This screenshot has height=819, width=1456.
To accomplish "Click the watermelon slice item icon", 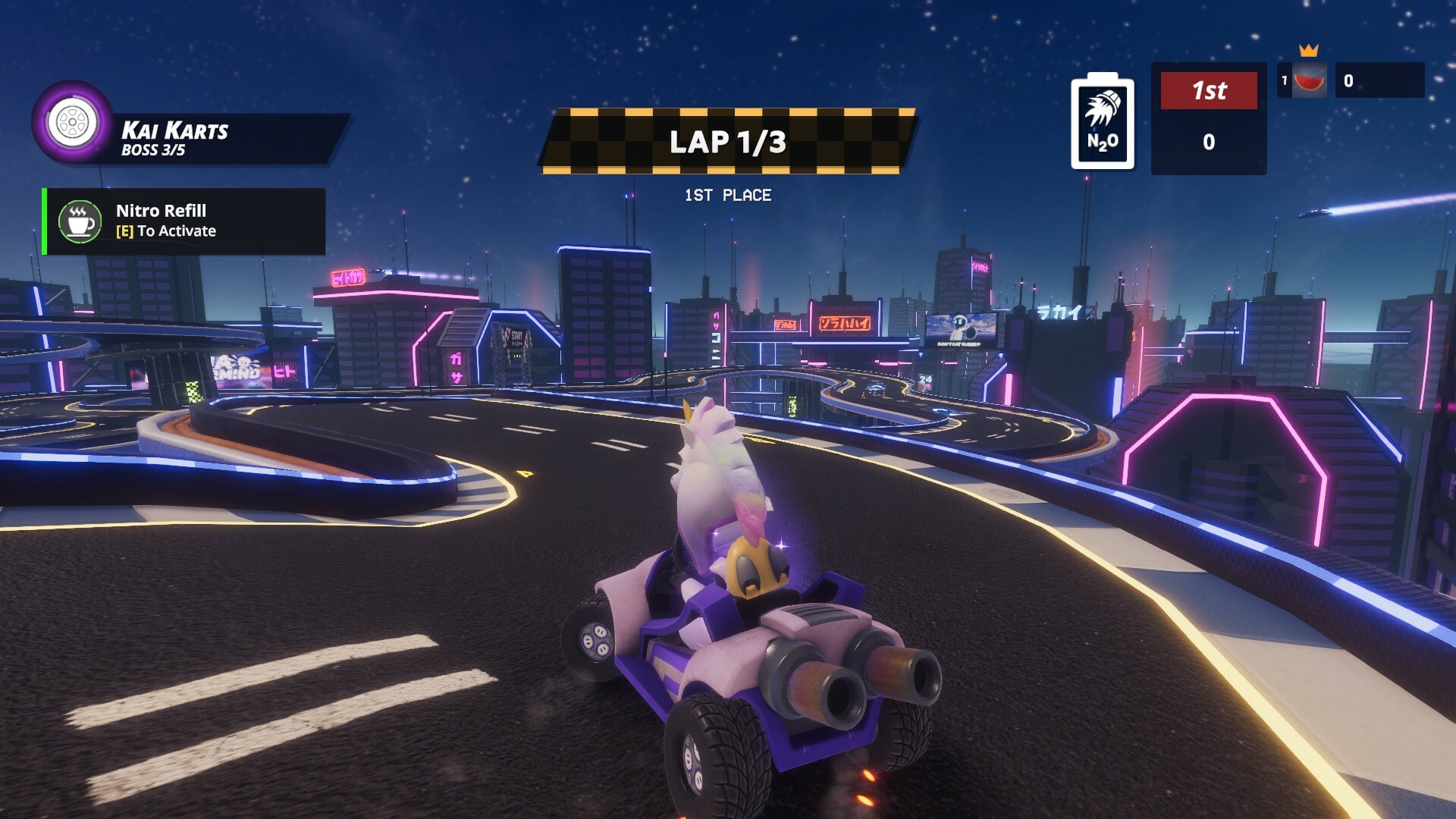I will pyautogui.click(x=1310, y=82).
